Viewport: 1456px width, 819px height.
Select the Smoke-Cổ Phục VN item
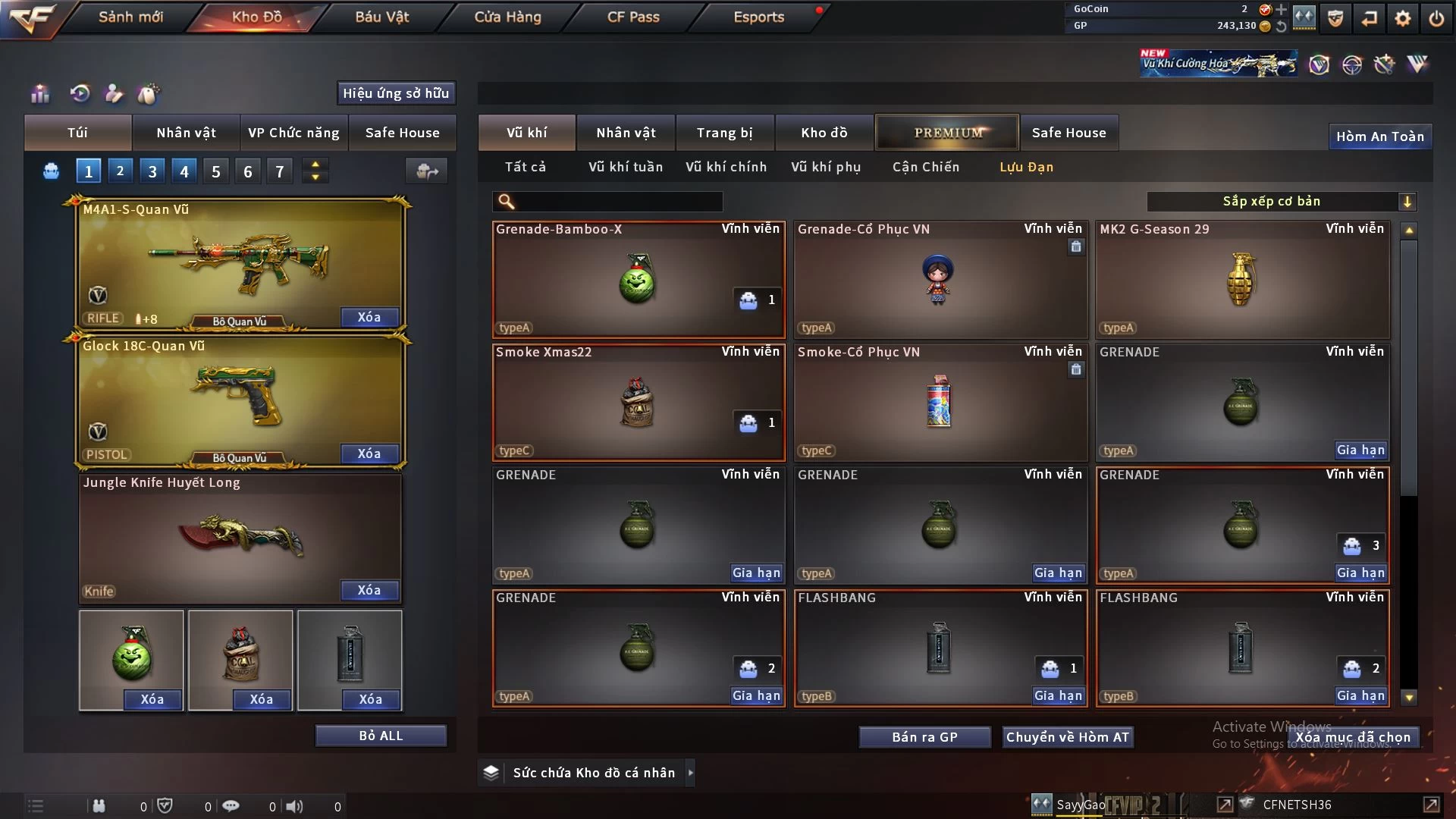(x=940, y=403)
